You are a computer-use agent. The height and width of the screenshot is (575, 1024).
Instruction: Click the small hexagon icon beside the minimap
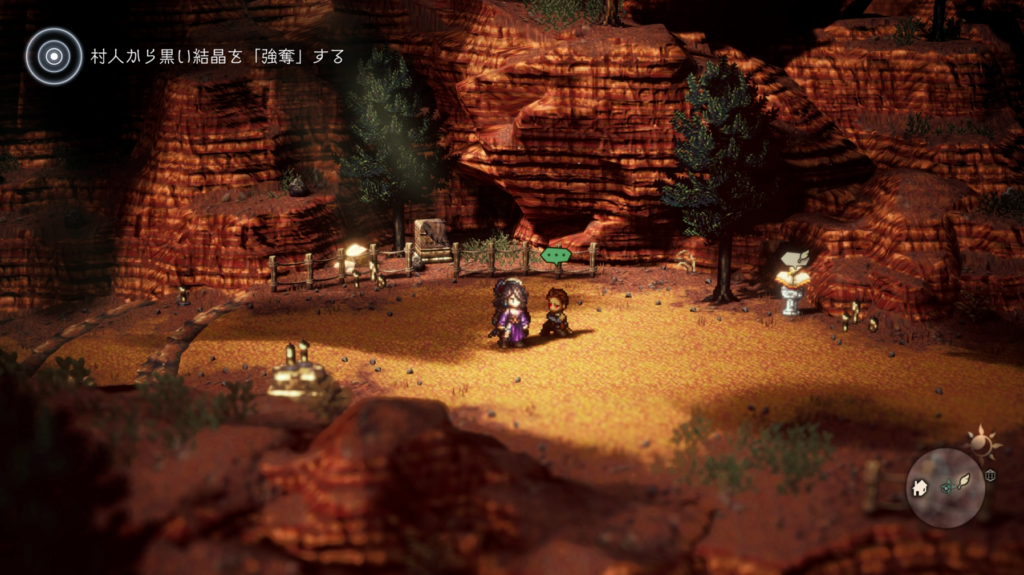[991, 475]
